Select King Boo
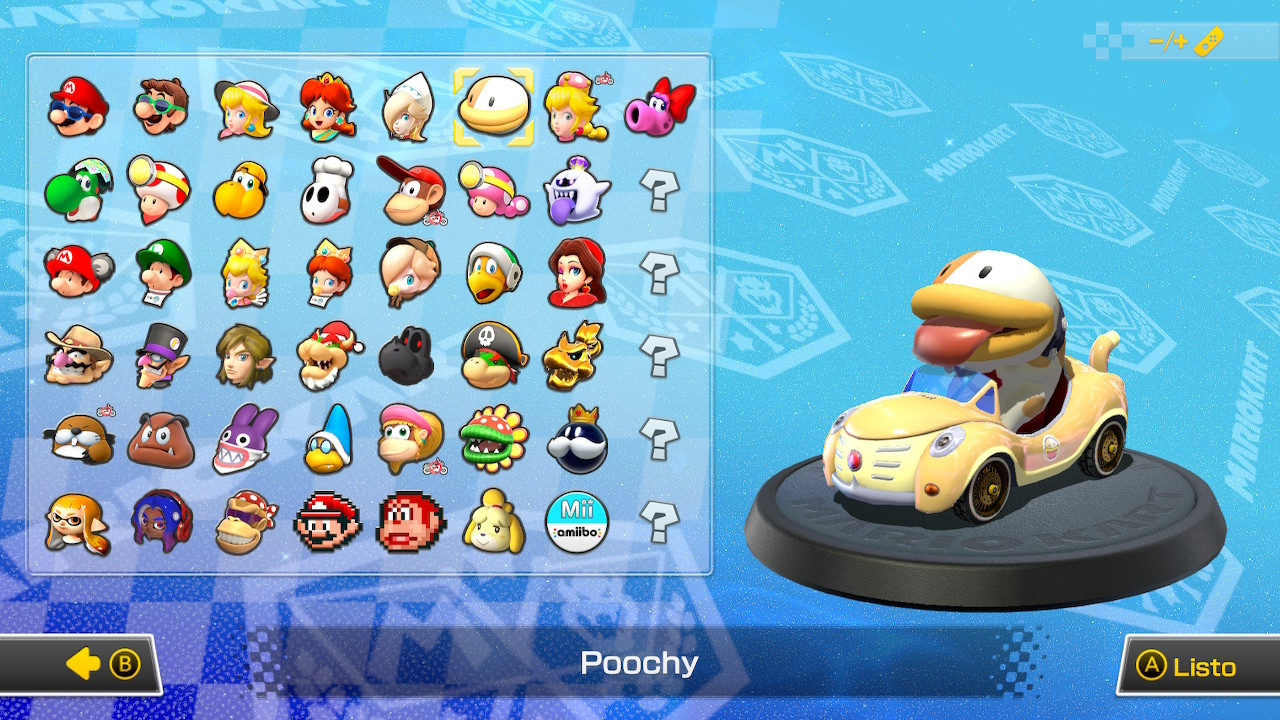 tap(576, 190)
